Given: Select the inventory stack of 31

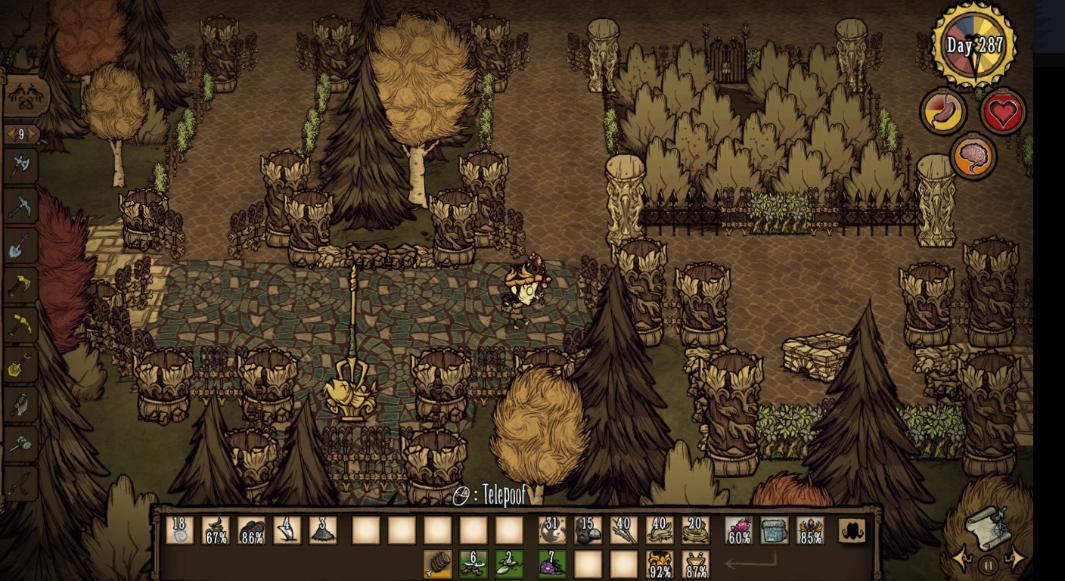Looking at the screenshot, I should [x=553, y=530].
